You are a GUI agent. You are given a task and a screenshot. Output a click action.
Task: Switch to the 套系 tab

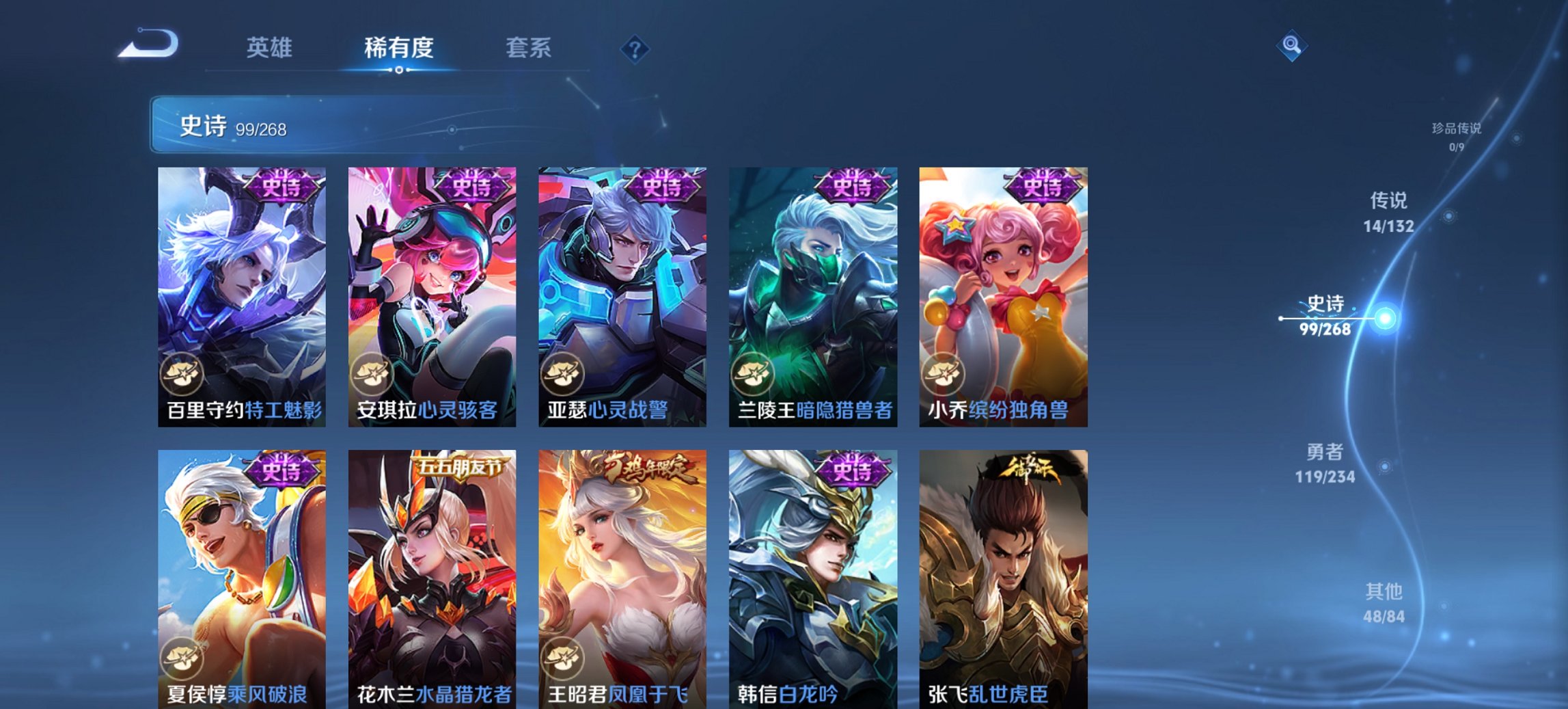pyautogui.click(x=529, y=49)
